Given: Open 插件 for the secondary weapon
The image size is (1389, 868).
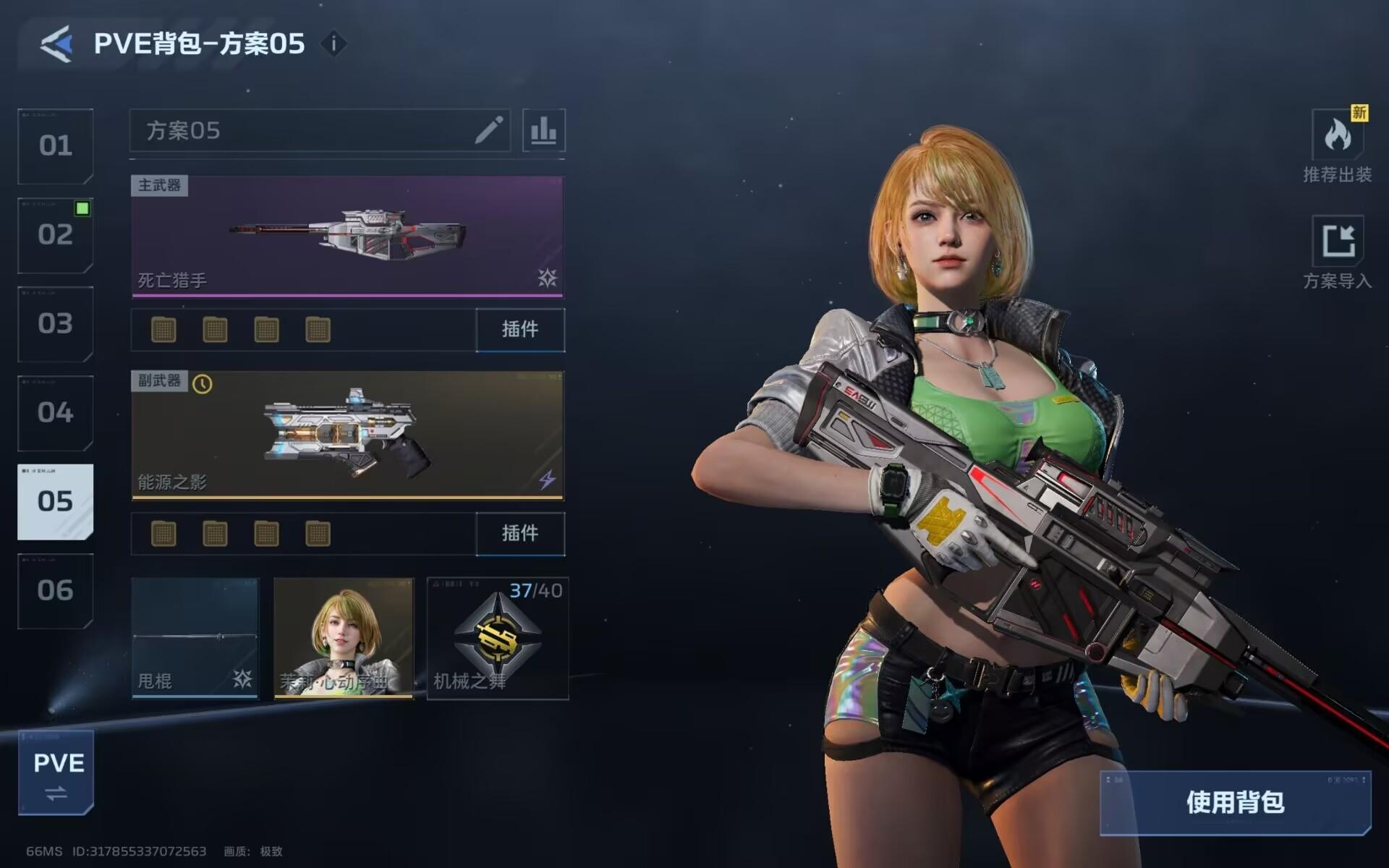Looking at the screenshot, I should 520,534.
